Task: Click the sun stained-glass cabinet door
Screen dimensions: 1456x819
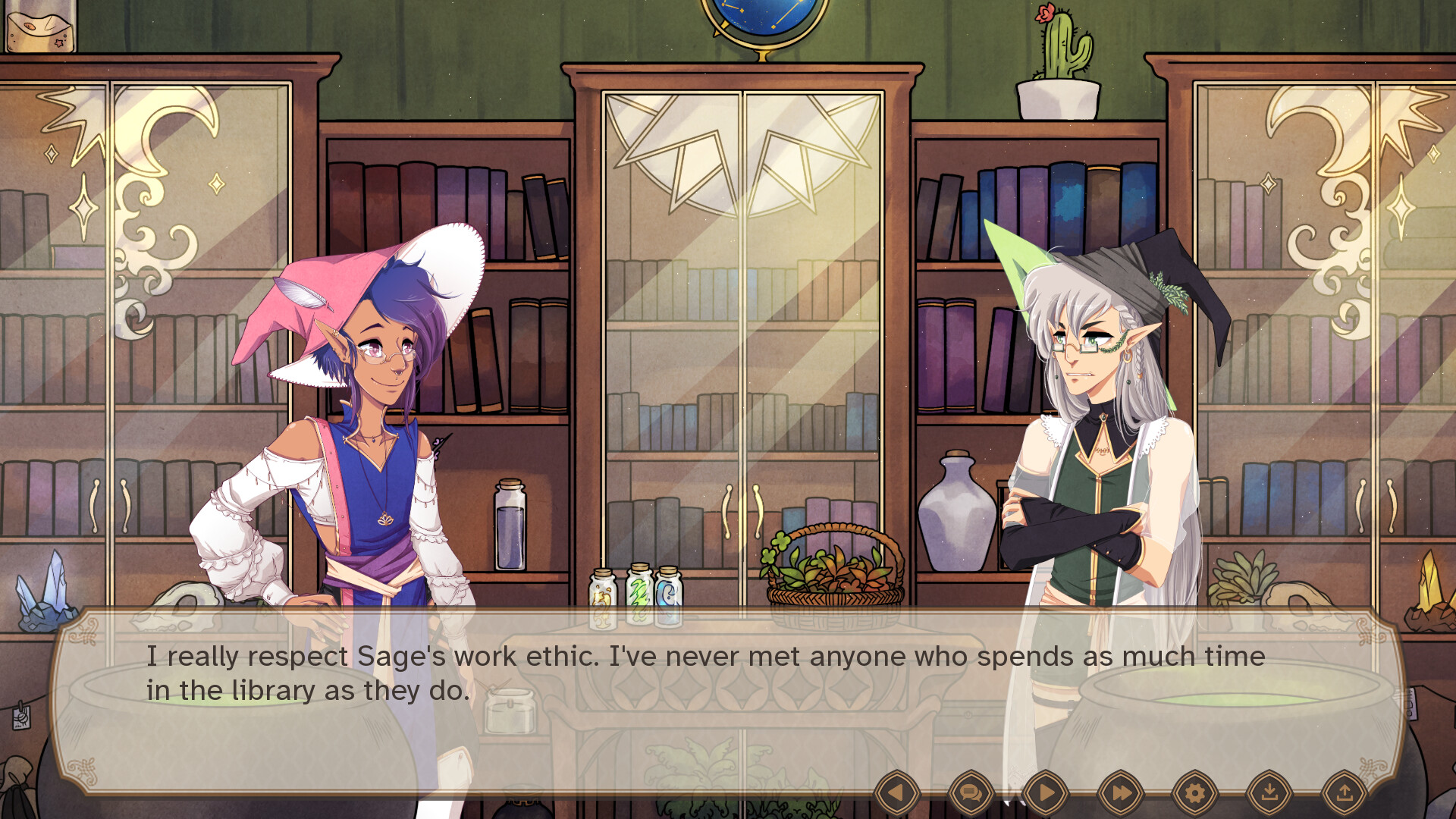Action: [739, 152]
